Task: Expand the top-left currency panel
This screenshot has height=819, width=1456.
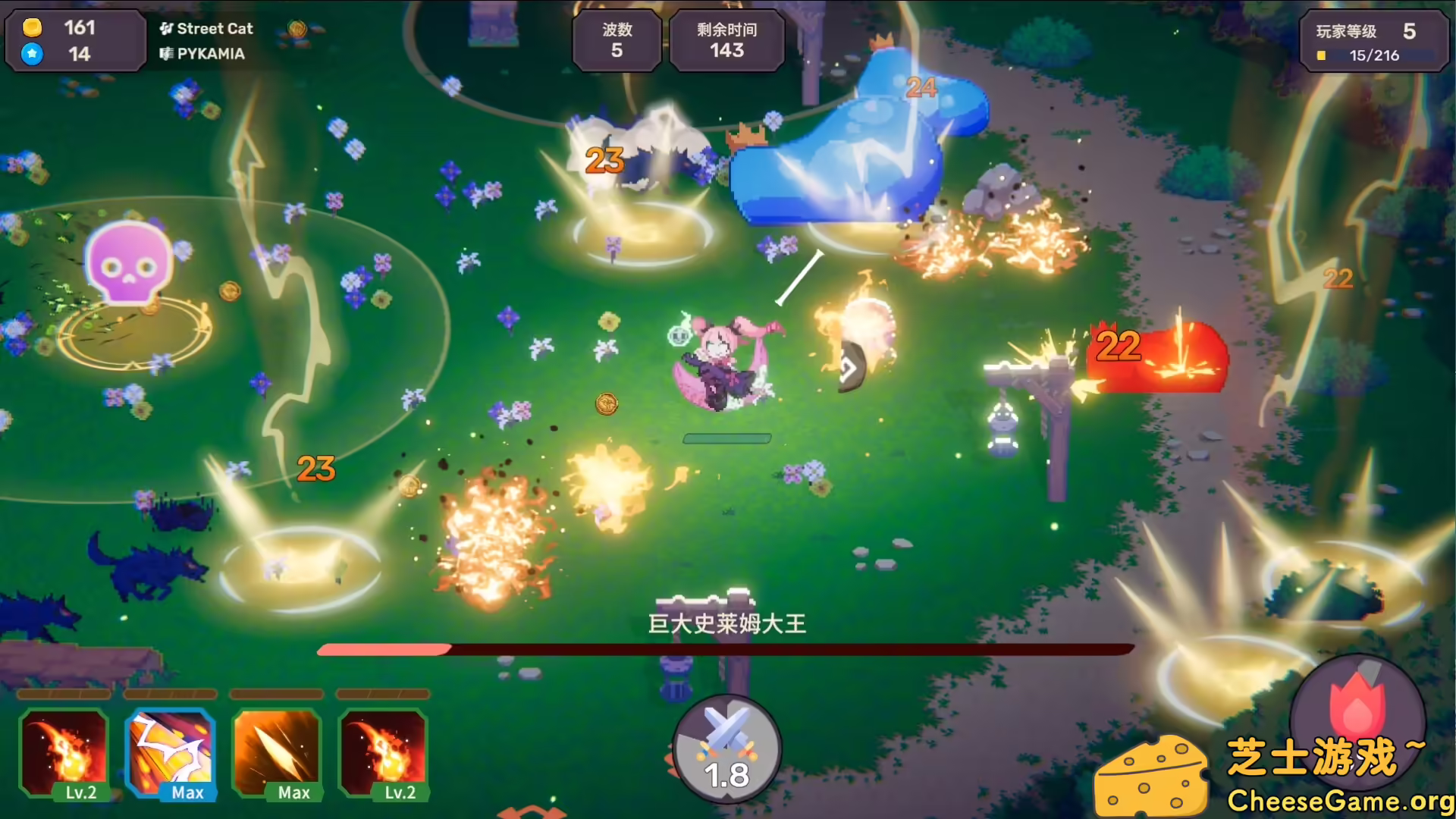Action: point(74,41)
